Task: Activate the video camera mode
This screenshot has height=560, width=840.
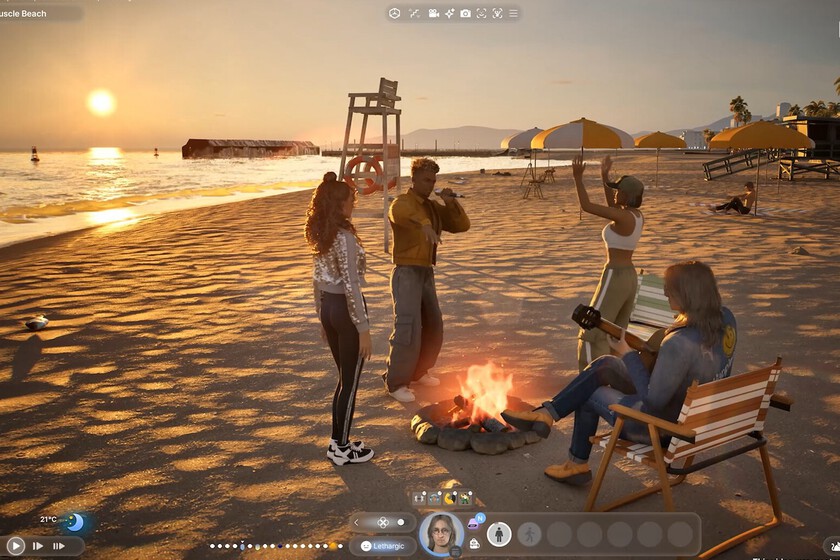Action: coord(434,13)
